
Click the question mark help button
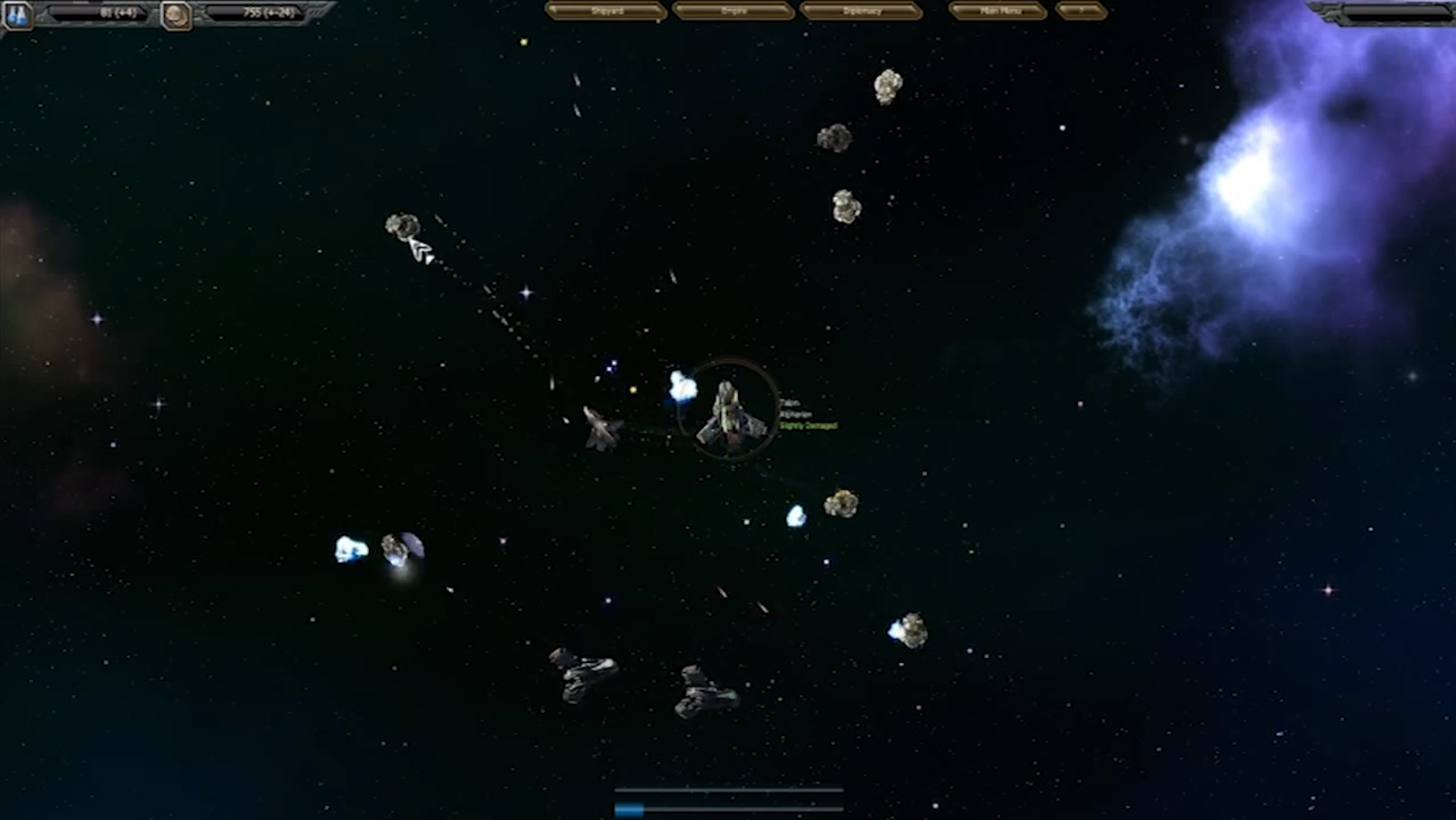point(1081,11)
